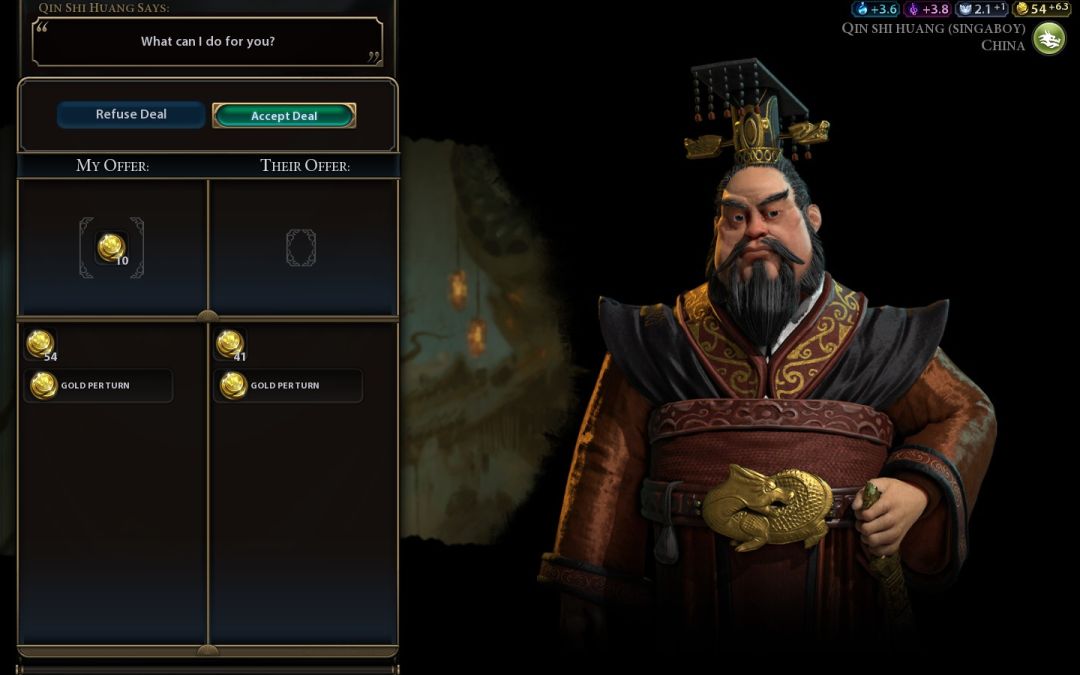Refuse the deal with Qin Shi Huang

pos(131,115)
